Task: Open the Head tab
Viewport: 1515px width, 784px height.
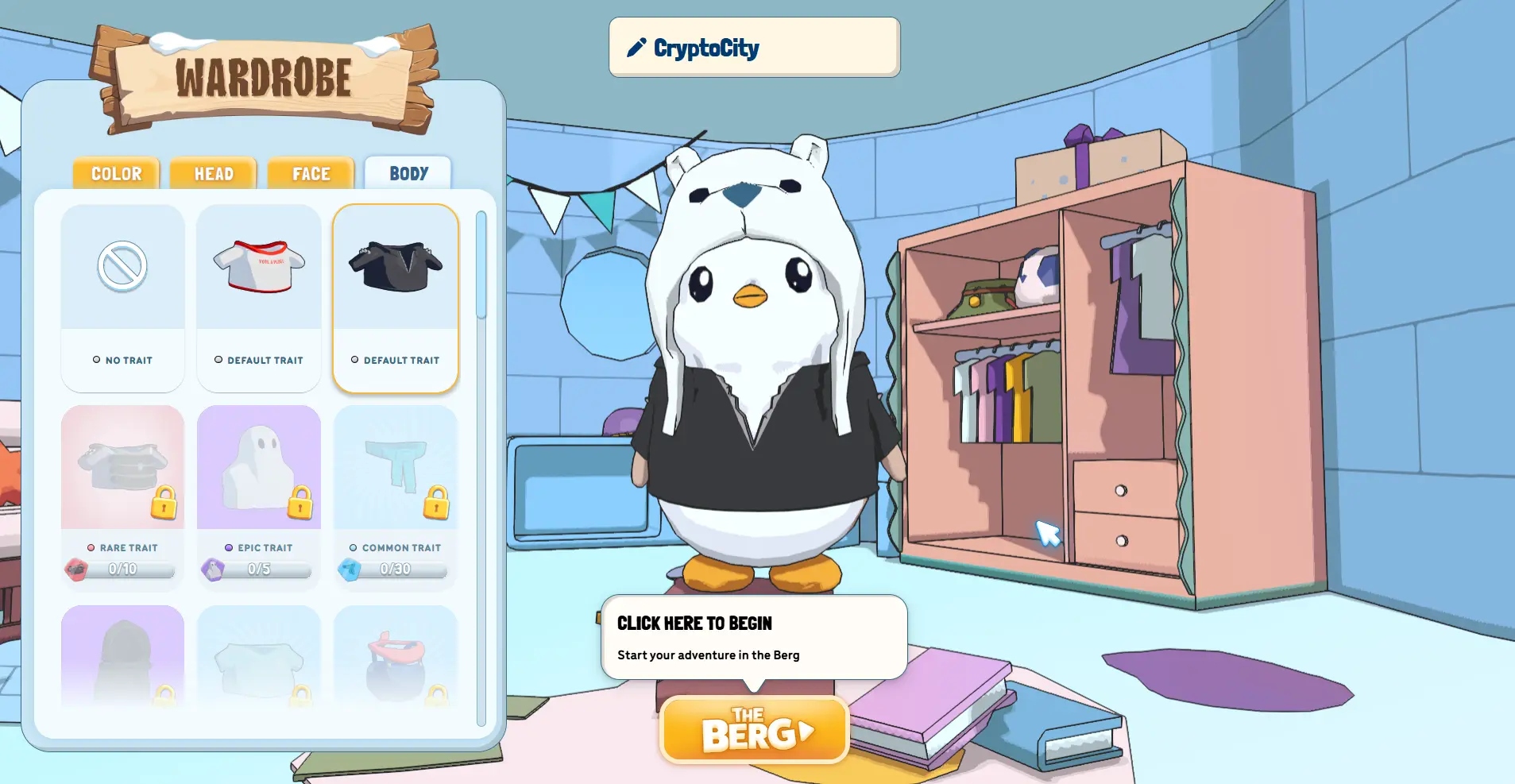Action: click(214, 173)
